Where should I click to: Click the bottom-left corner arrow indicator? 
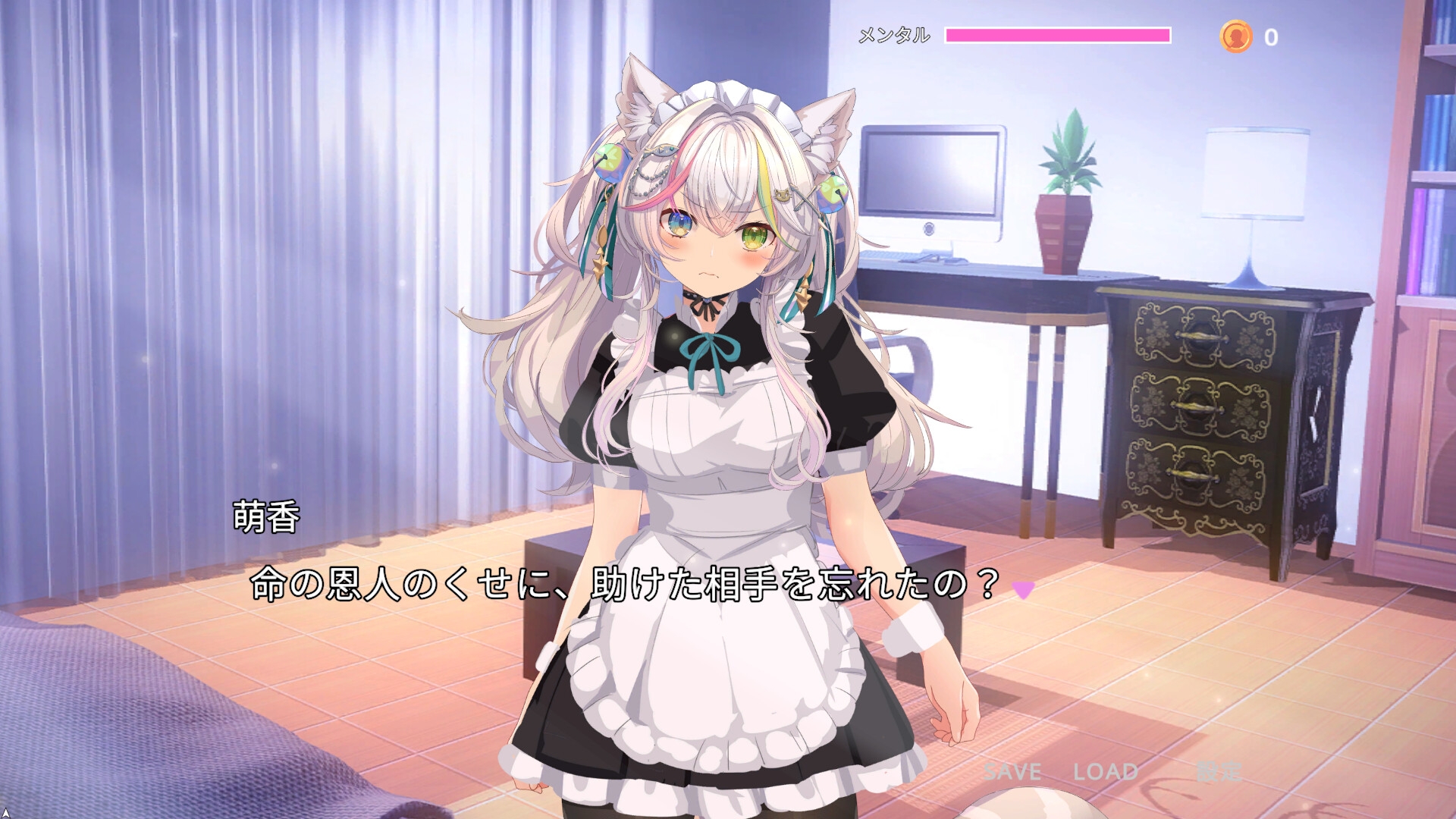click(x=6, y=813)
